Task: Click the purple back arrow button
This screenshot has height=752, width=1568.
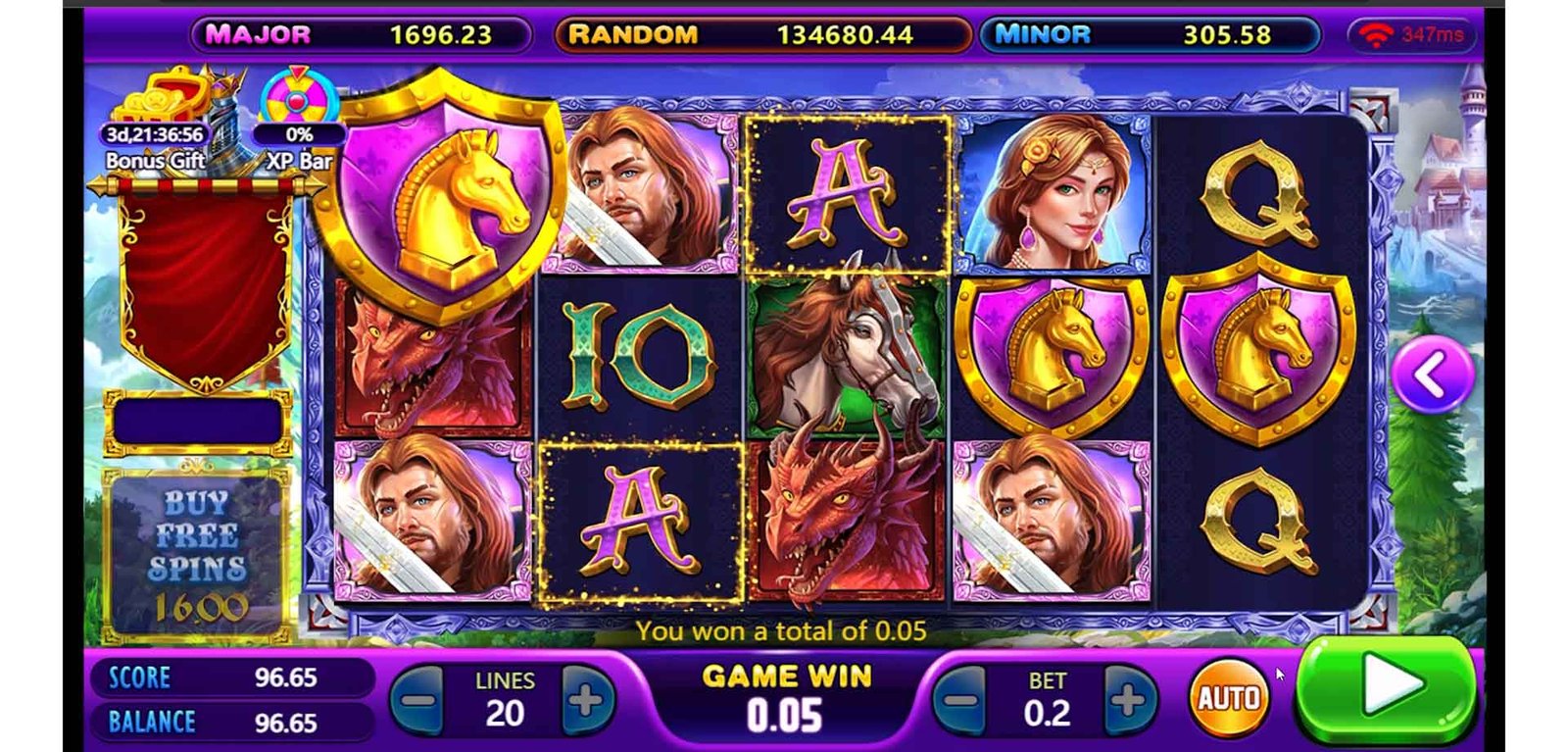Action: [1432, 374]
